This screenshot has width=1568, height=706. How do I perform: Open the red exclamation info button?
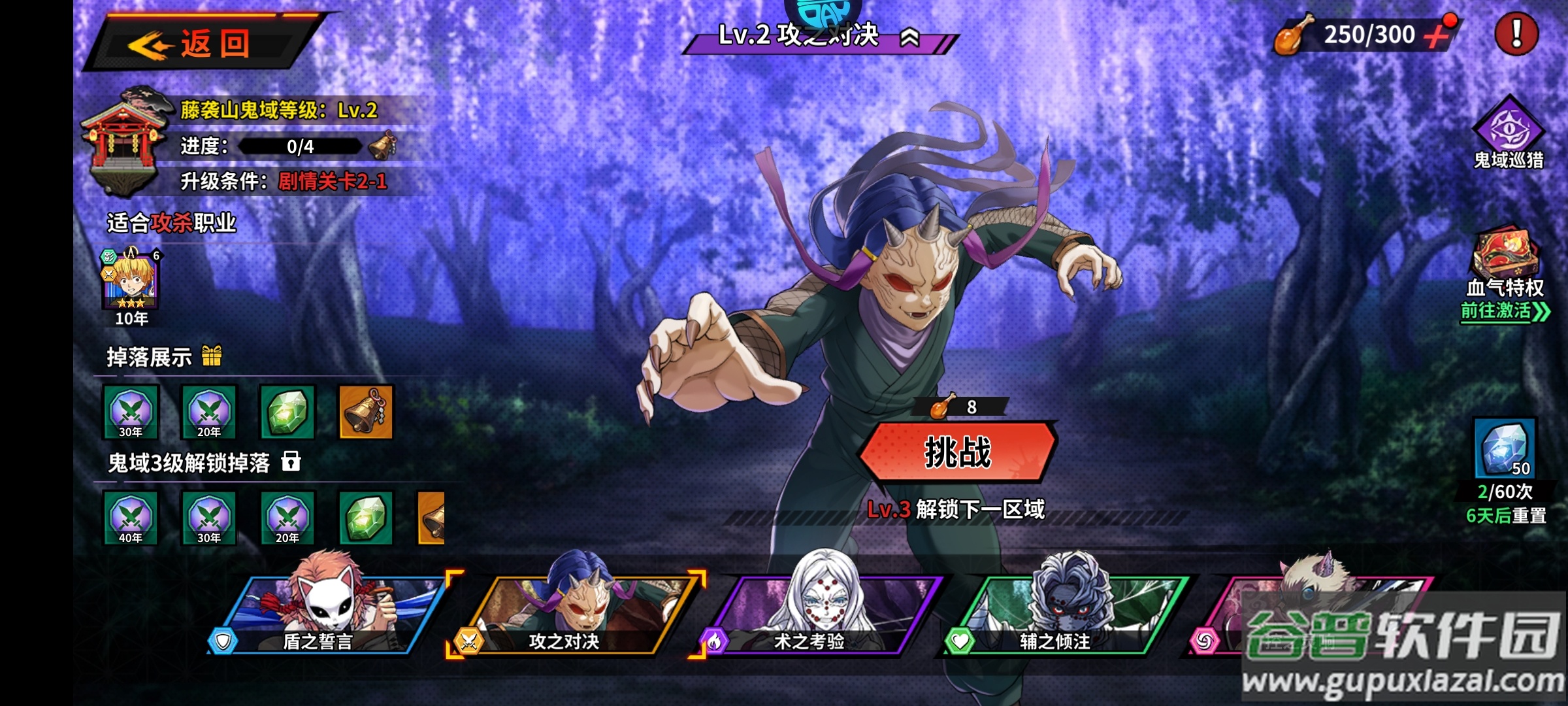tap(1516, 34)
